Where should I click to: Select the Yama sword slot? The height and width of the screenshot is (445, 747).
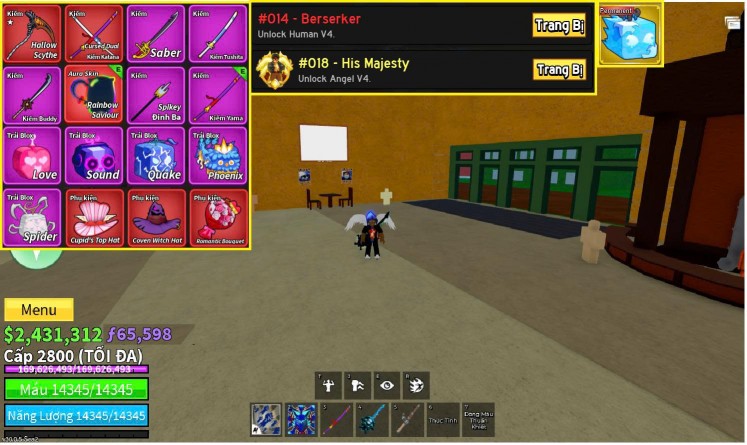point(217,96)
